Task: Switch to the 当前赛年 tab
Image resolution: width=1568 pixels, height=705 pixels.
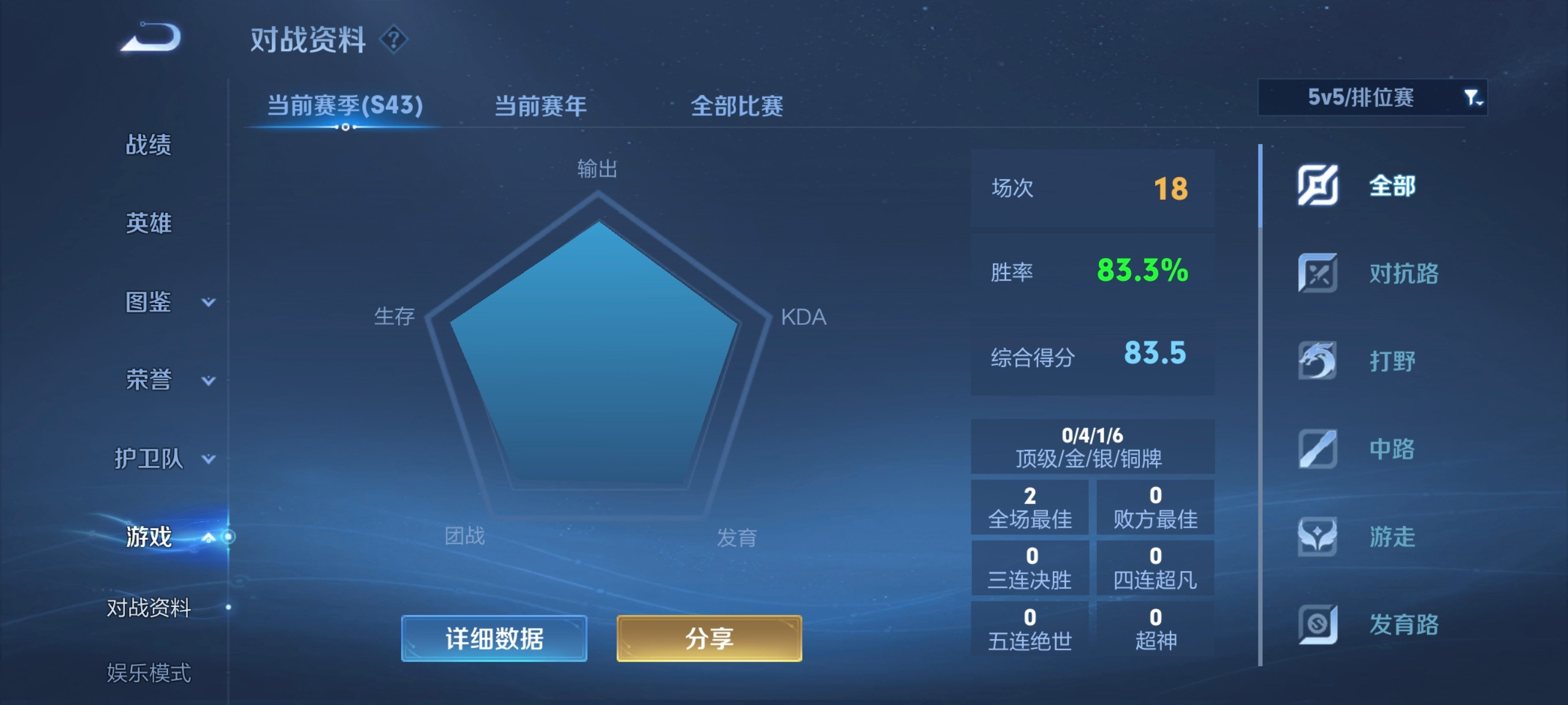Action: [x=541, y=105]
